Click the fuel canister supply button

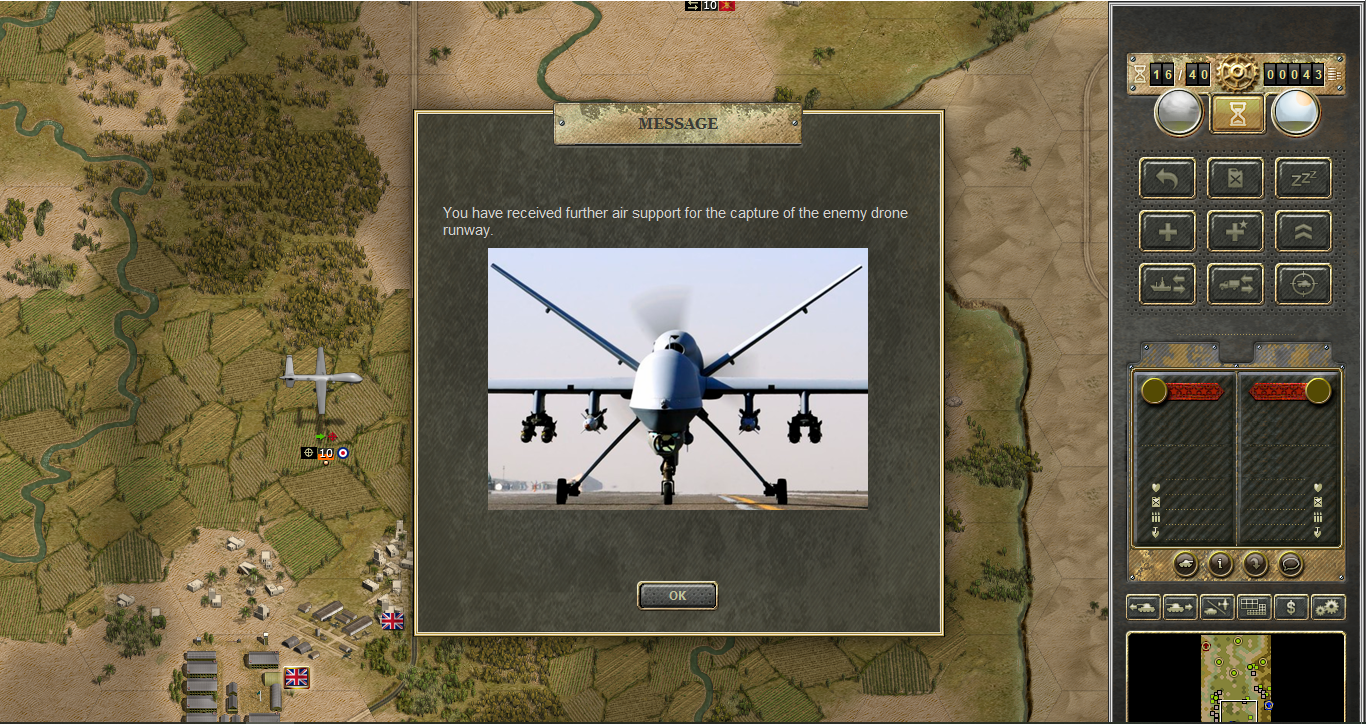tap(1235, 178)
